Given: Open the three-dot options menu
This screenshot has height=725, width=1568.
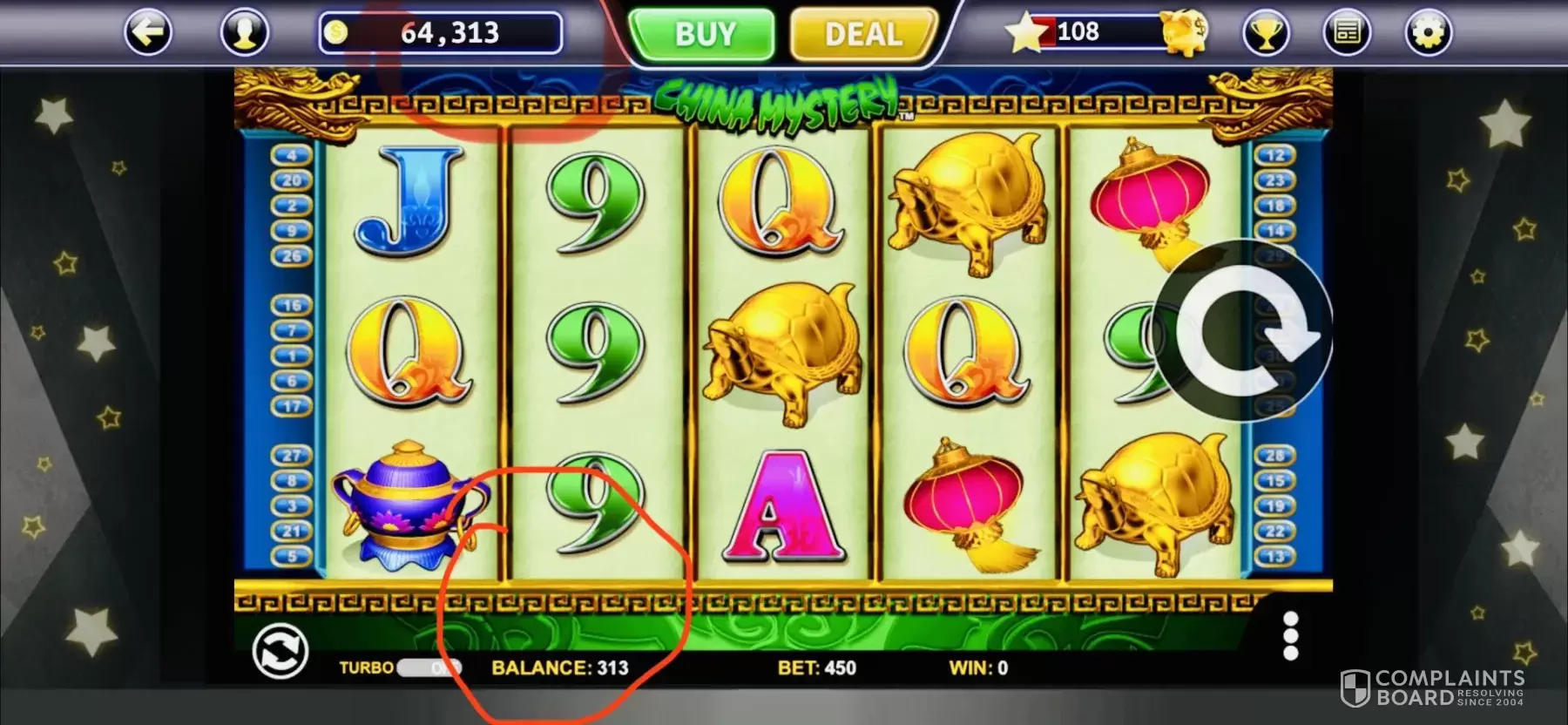Looking at the screenshot, I should point(1291,635).
